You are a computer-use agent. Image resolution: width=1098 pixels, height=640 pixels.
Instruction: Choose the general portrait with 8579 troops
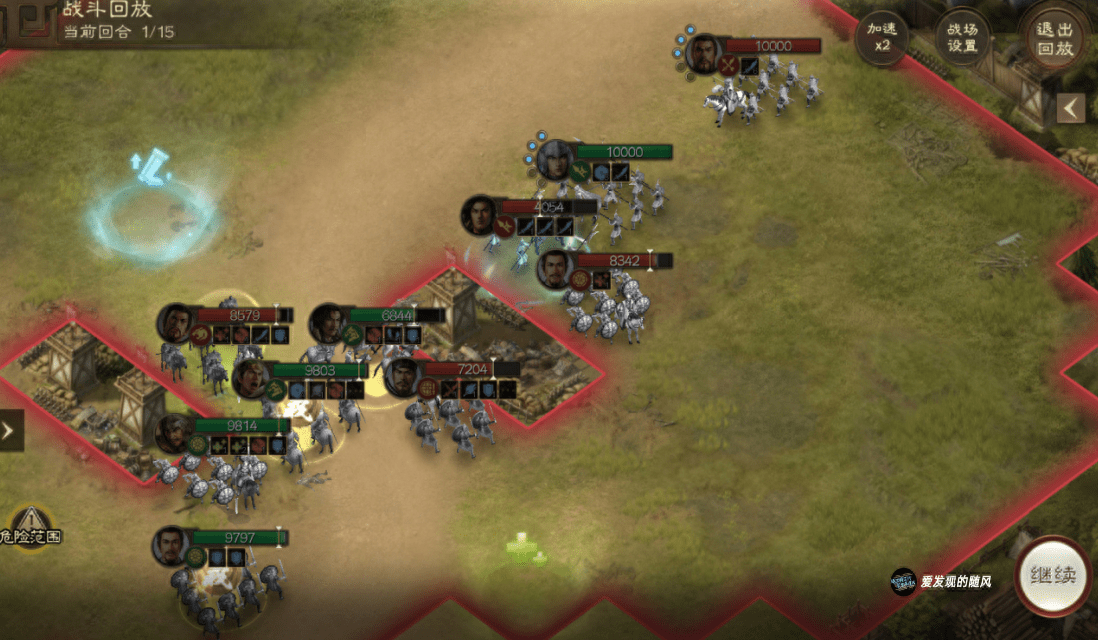coord(175,322)
